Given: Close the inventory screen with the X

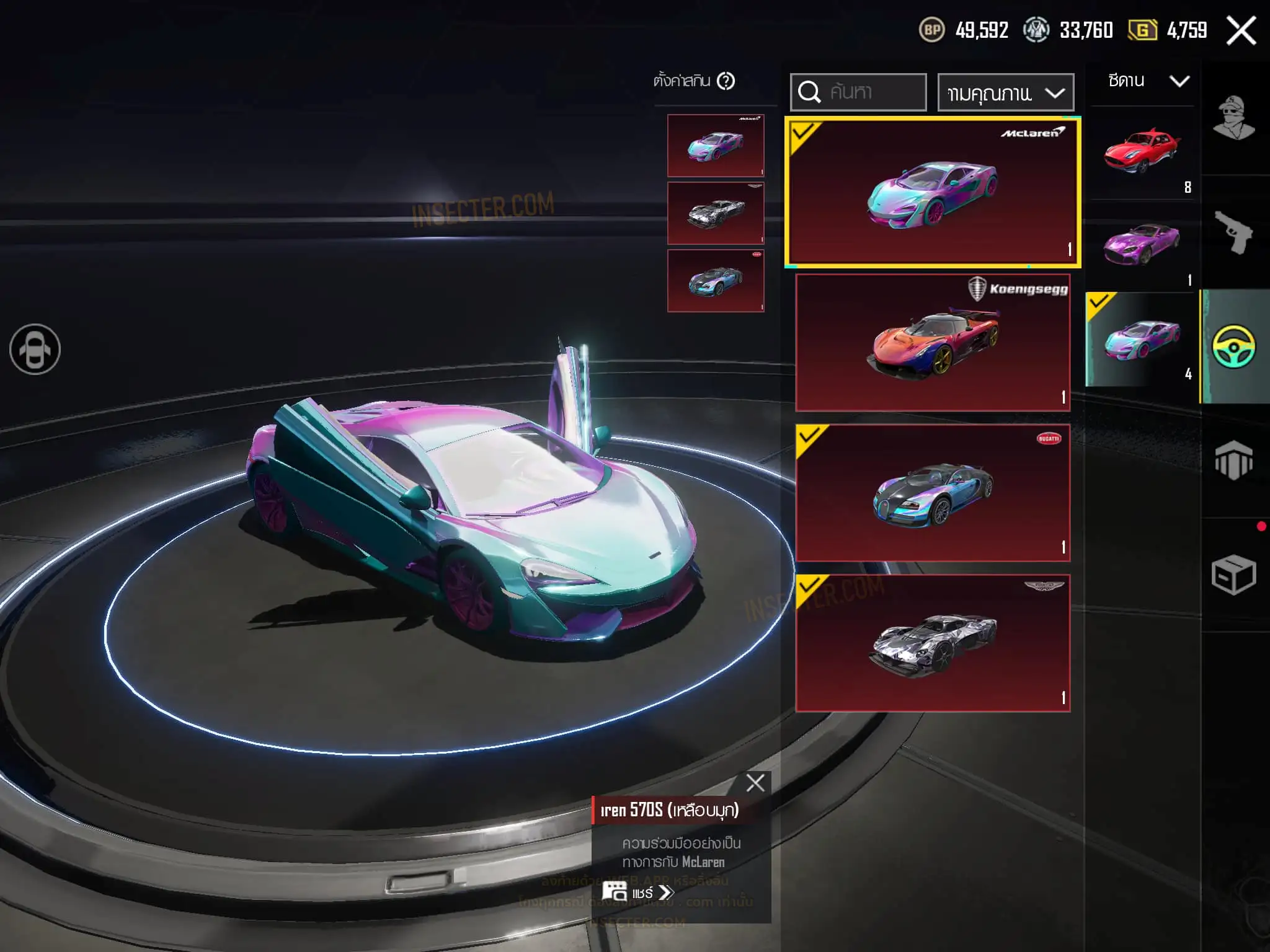Looking at the screenshot, I should pos(1241,31).
